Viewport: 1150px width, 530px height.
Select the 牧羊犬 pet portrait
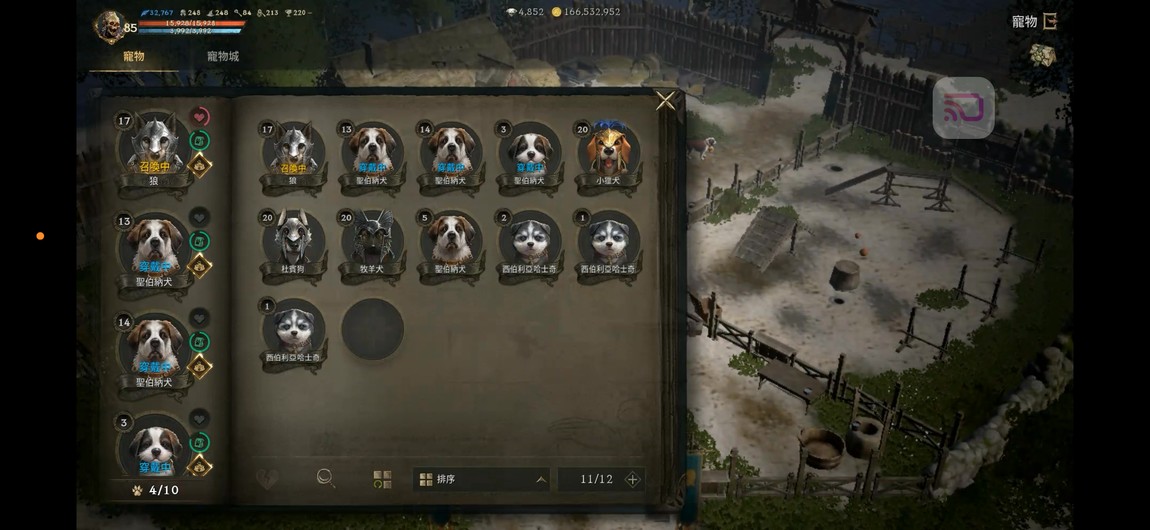(x=372, y=240)
